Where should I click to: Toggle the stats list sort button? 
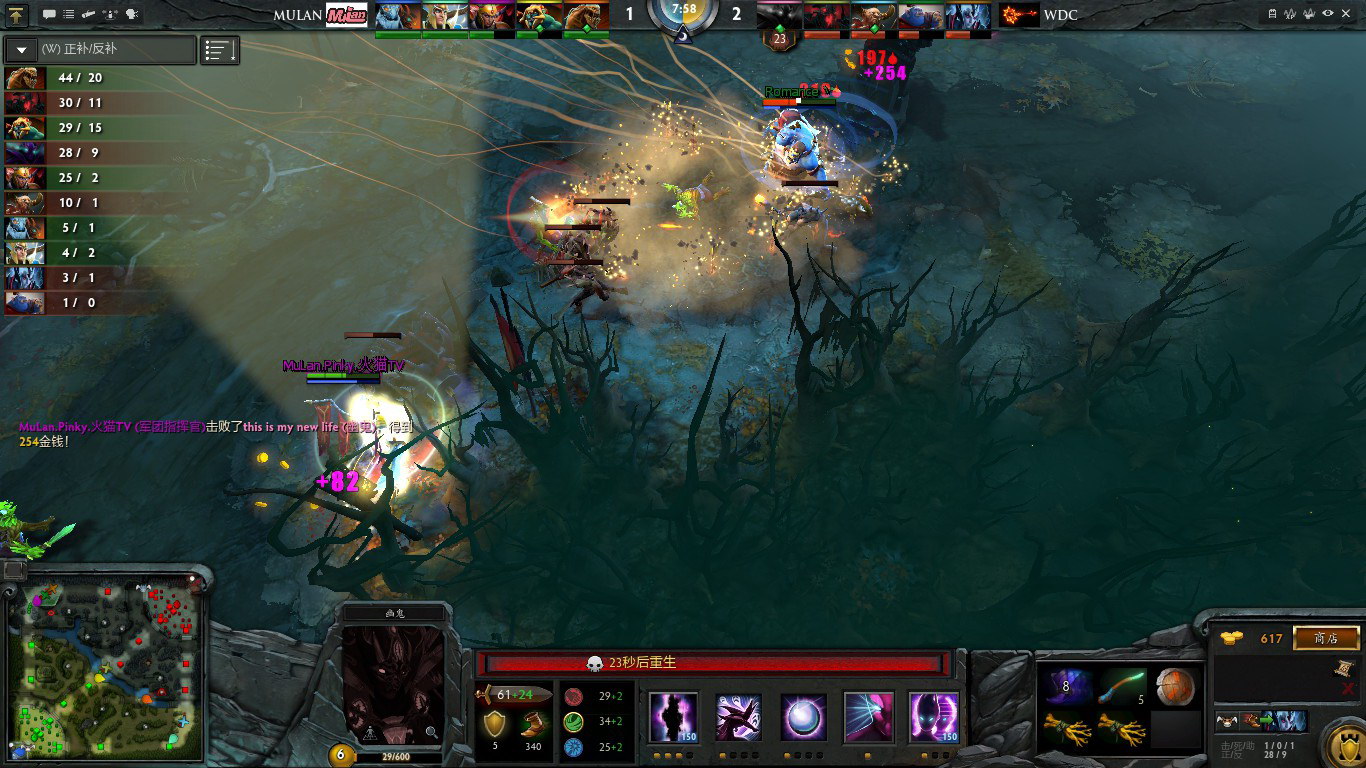point(220,50)
